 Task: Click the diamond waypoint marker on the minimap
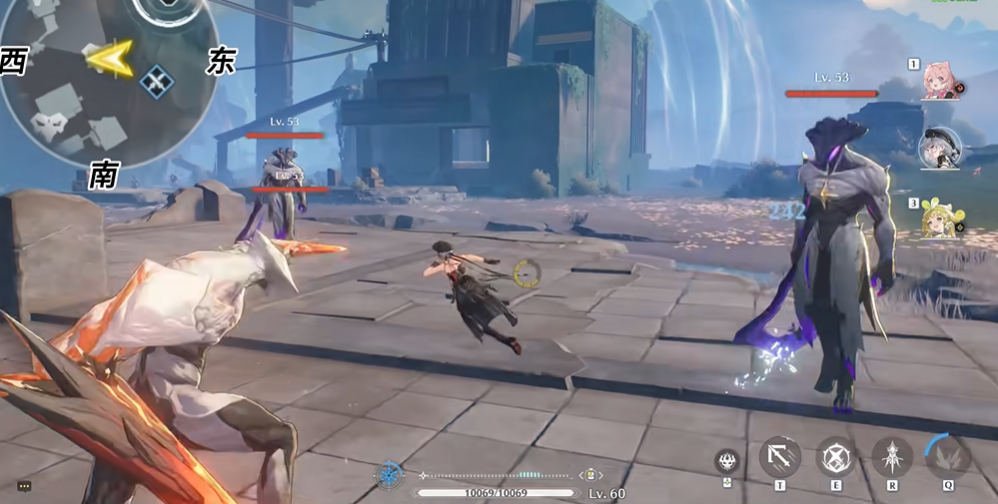pos(156,81)
